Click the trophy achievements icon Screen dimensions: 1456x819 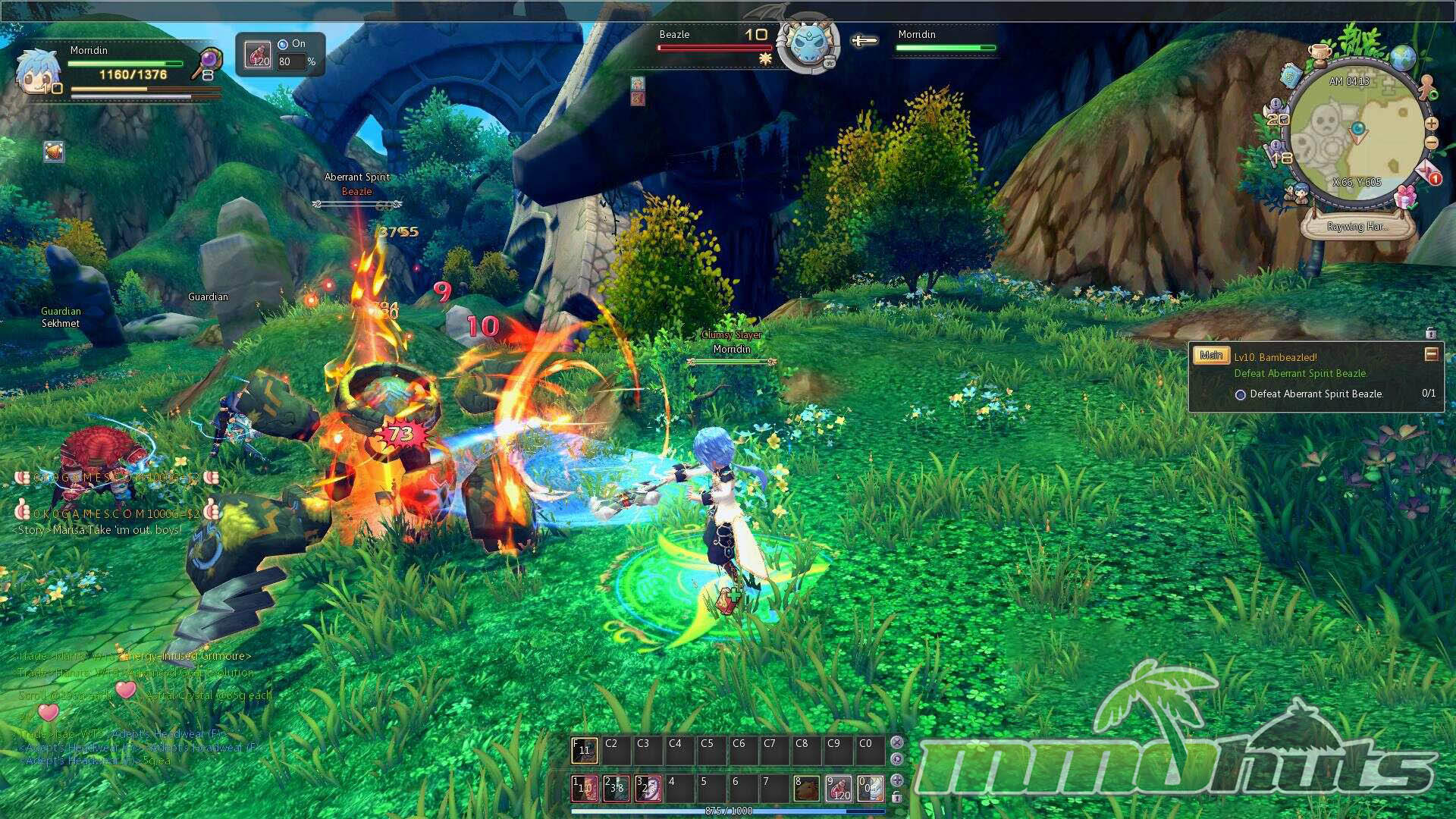click(x=1320, y=55)
